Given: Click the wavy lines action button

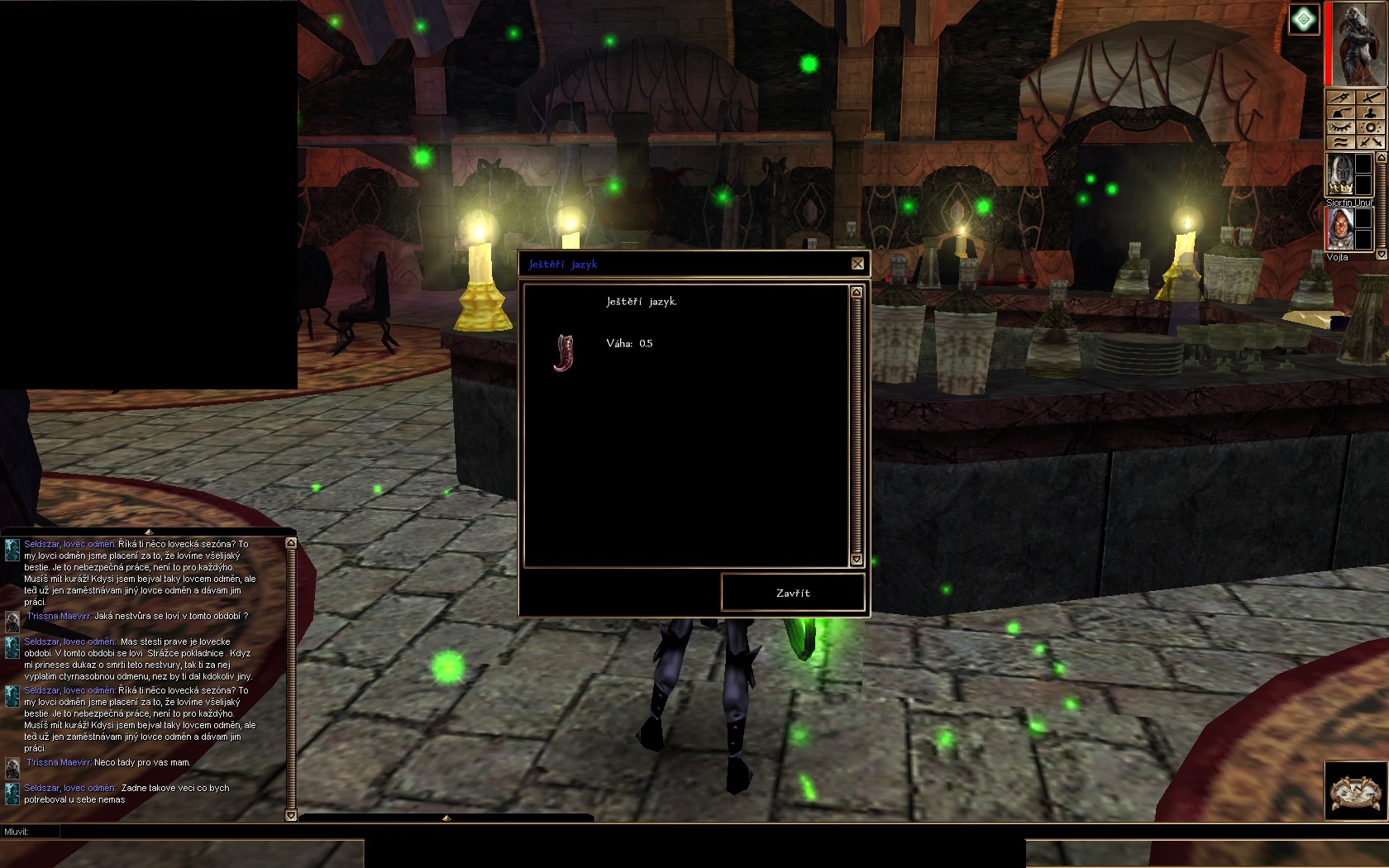Looking at the screenshot, I should pos(1341,142).
